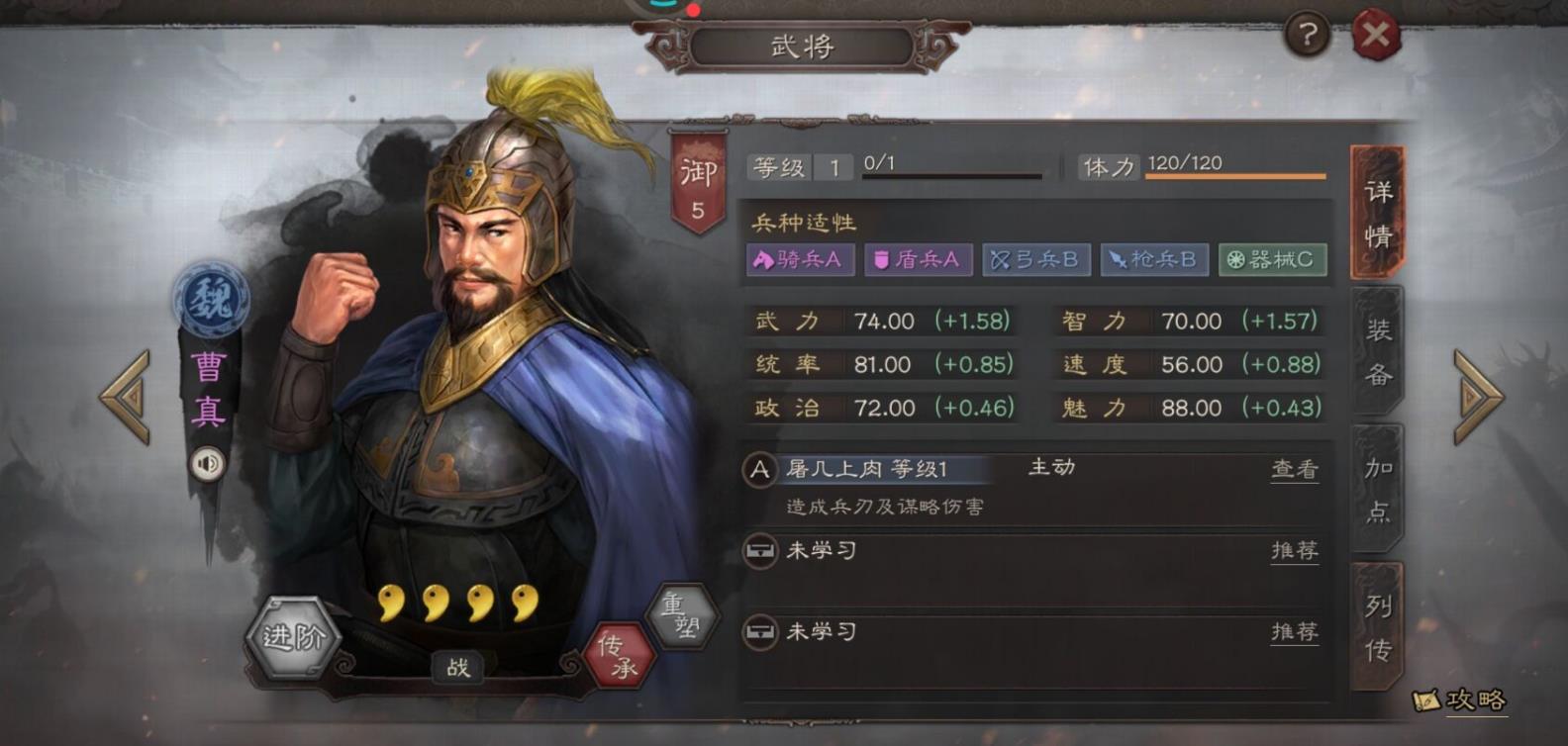1568x746 pixels.
Task: Click the 枪兵B spearman aptitude icon
Action: pos(1154,259)
